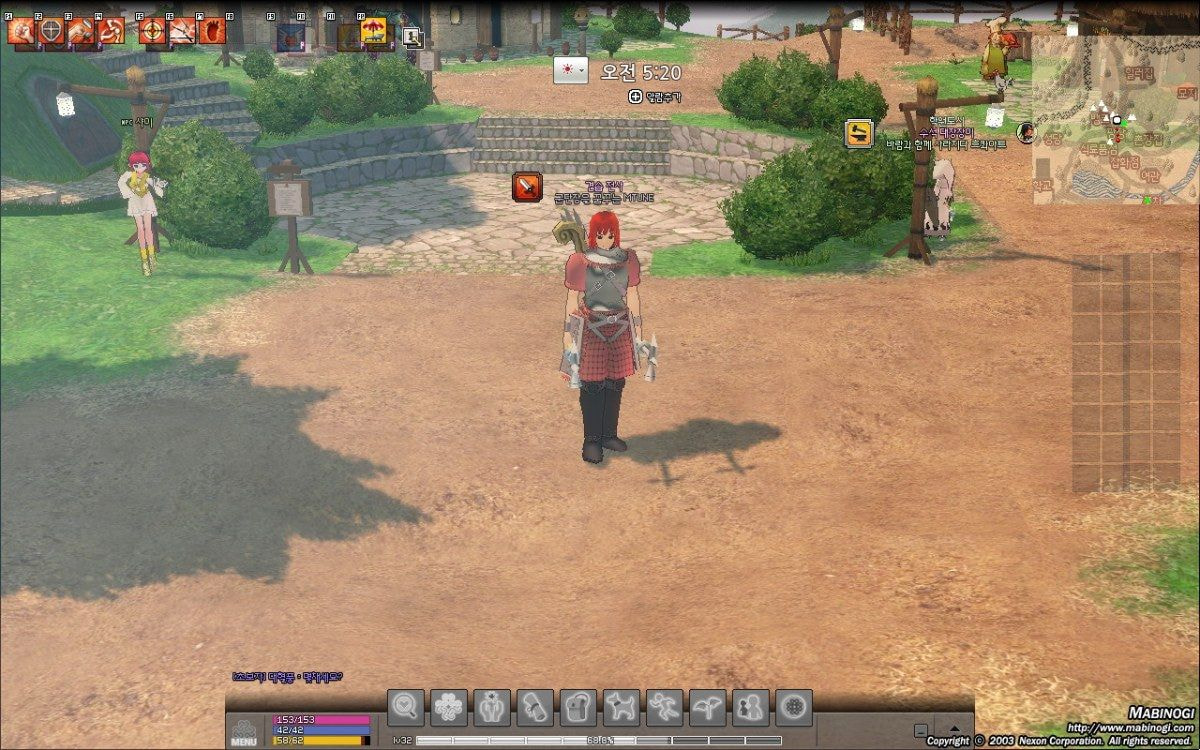
Task: Activate the hammer smash skill
Action: 80,31
